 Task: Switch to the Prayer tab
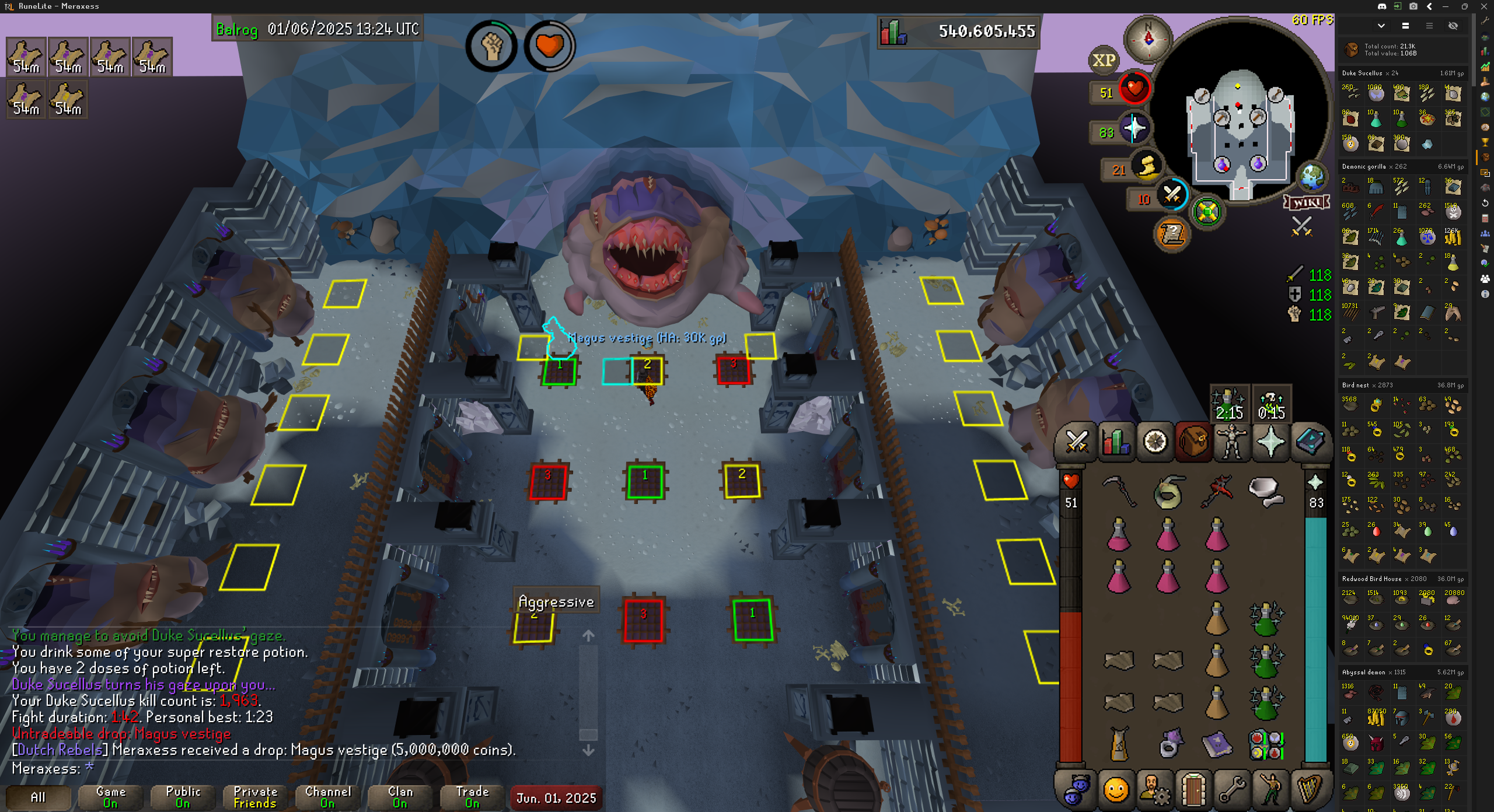coord(1270,441)
